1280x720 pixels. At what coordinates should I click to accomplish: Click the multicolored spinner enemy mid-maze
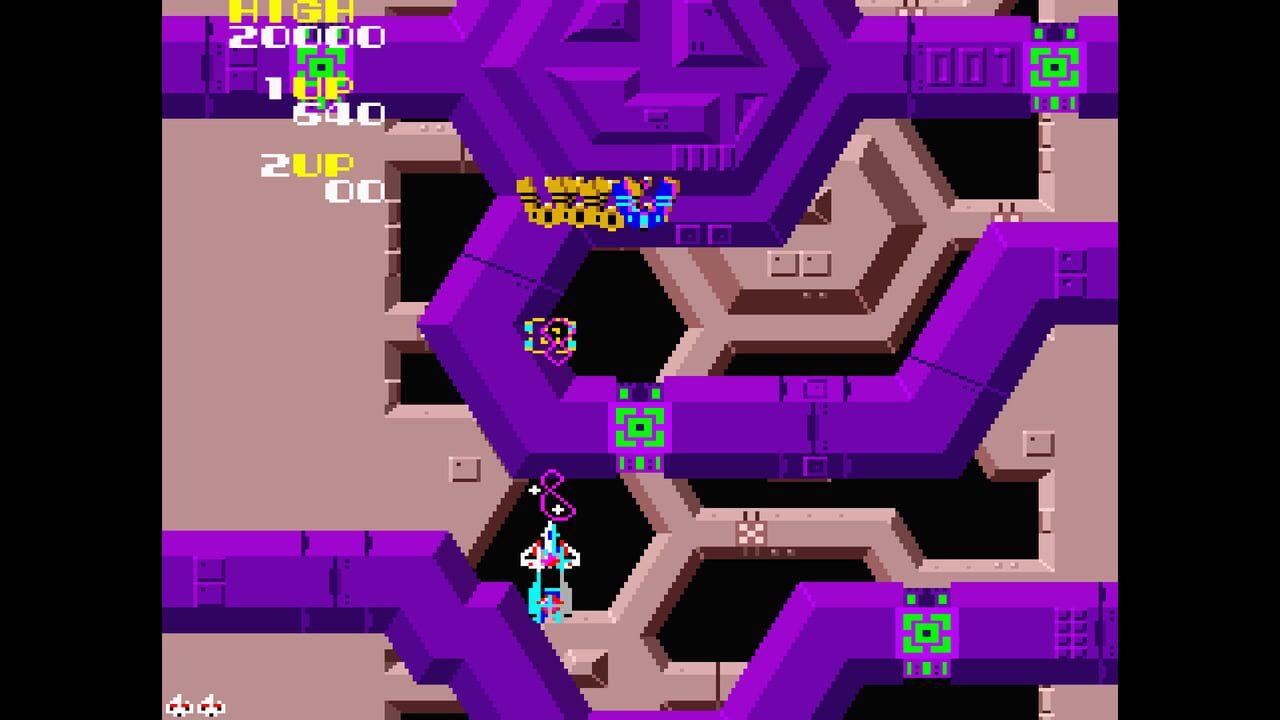click(546, 335)
